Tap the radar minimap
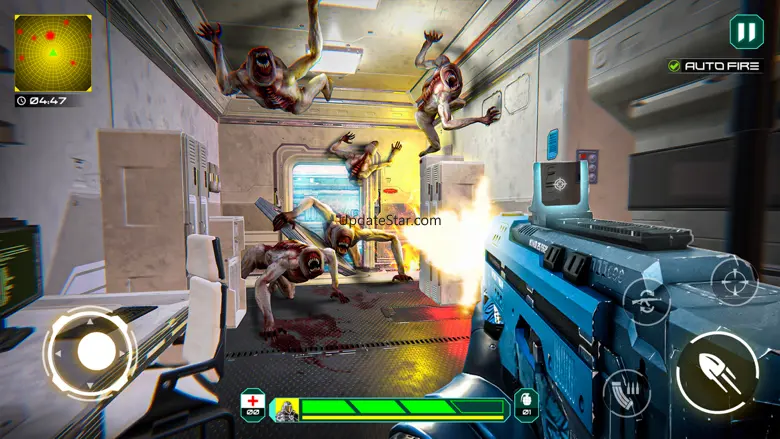Viewport: 780px width, 439px height. click(53, 53)
